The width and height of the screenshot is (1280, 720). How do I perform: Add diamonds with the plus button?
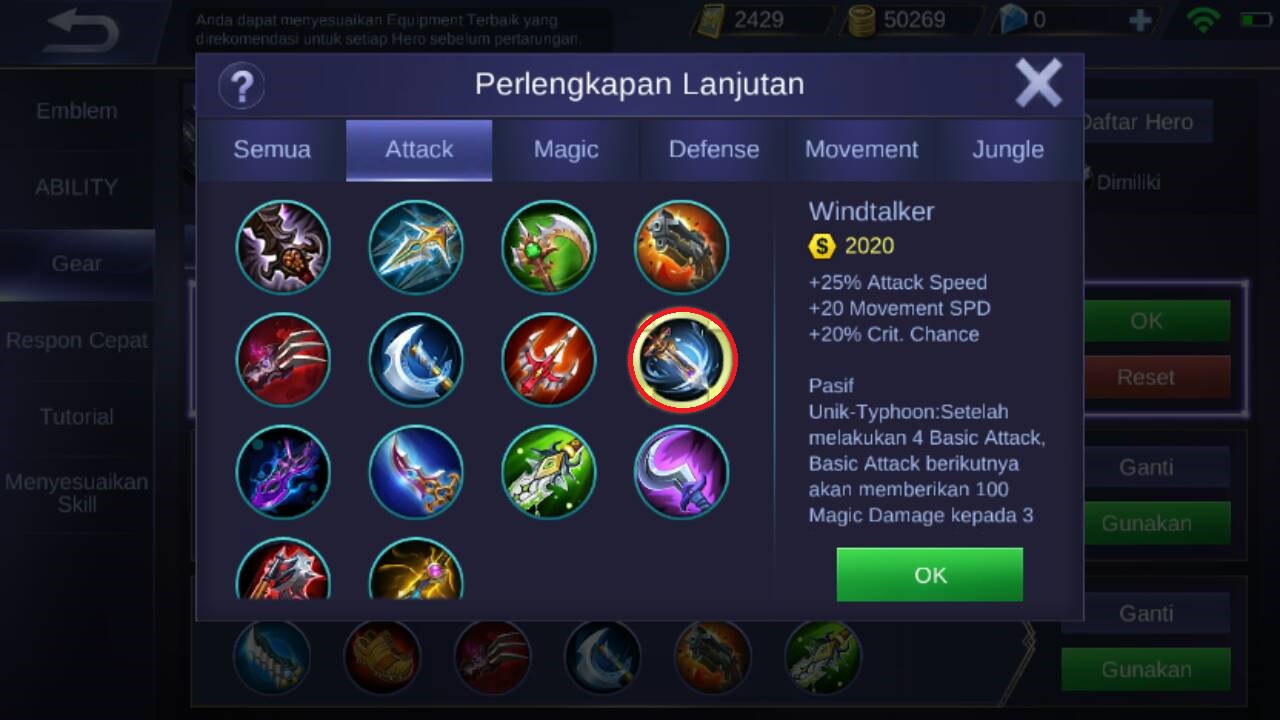pos(1139,20)
